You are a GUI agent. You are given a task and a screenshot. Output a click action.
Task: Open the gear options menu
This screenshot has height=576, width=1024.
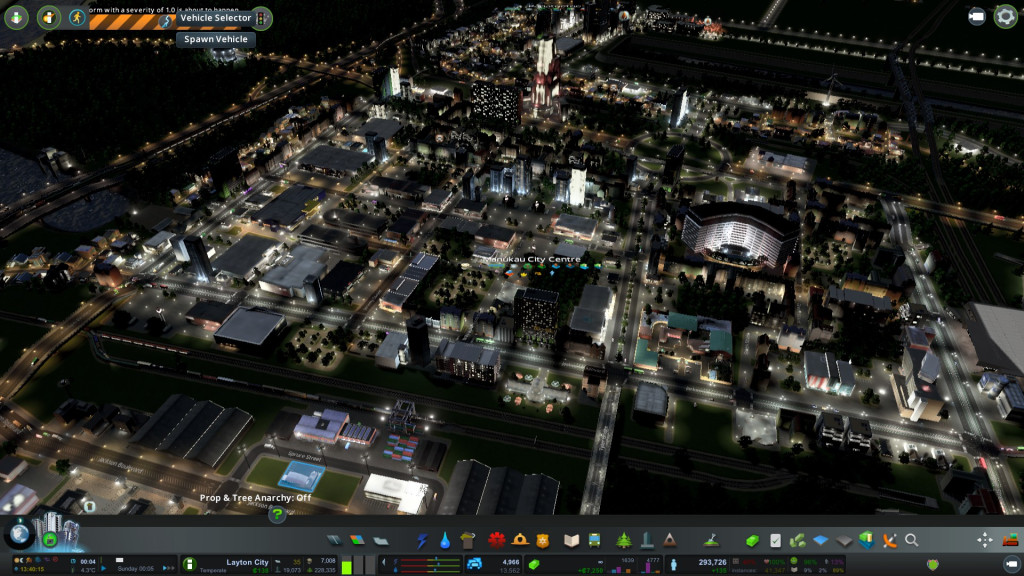(x=1005, y=16)
